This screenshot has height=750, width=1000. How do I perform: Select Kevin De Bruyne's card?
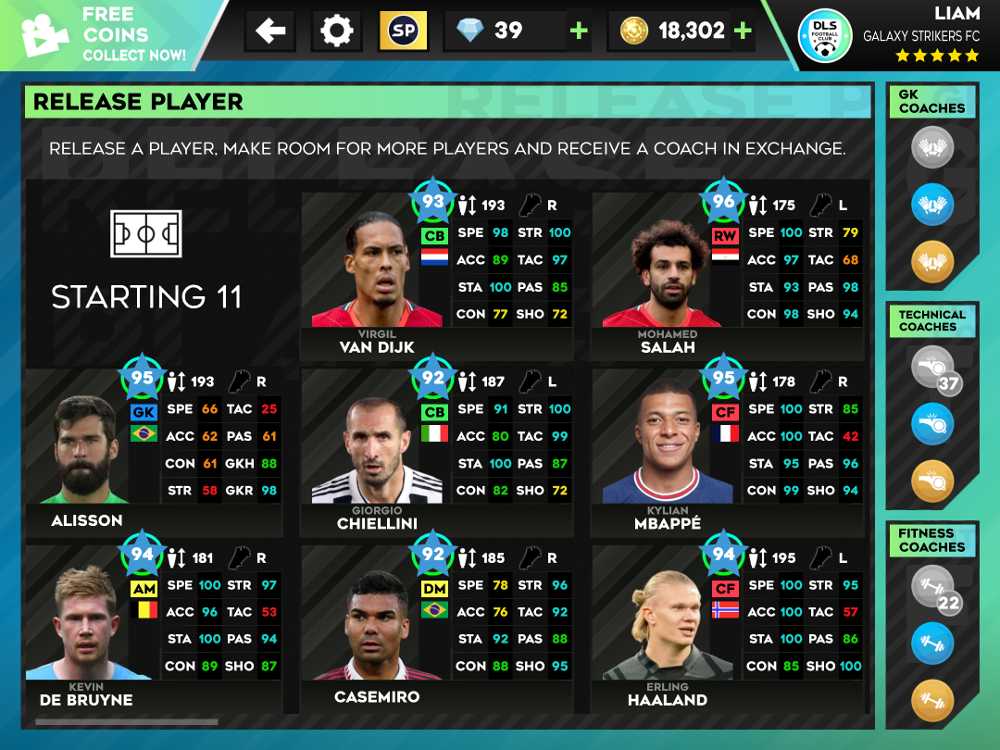click(x=152, y=625)
